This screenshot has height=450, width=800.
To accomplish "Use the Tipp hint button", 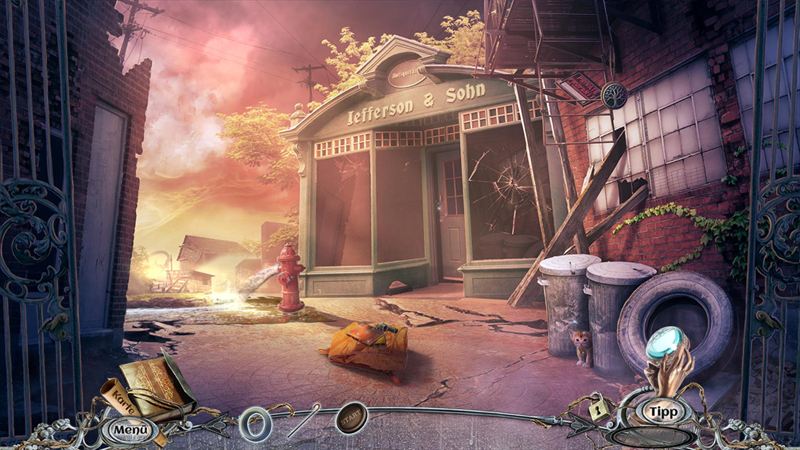I will pyautogui.click(x=660, y=412).
